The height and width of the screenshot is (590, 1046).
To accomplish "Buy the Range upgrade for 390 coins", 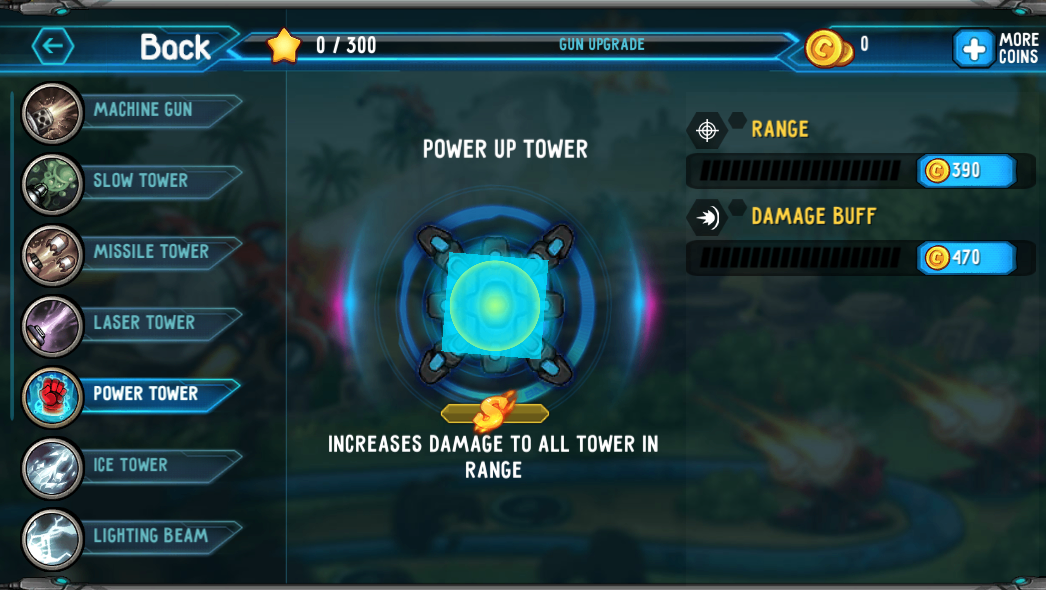I will tap(965, 171).
